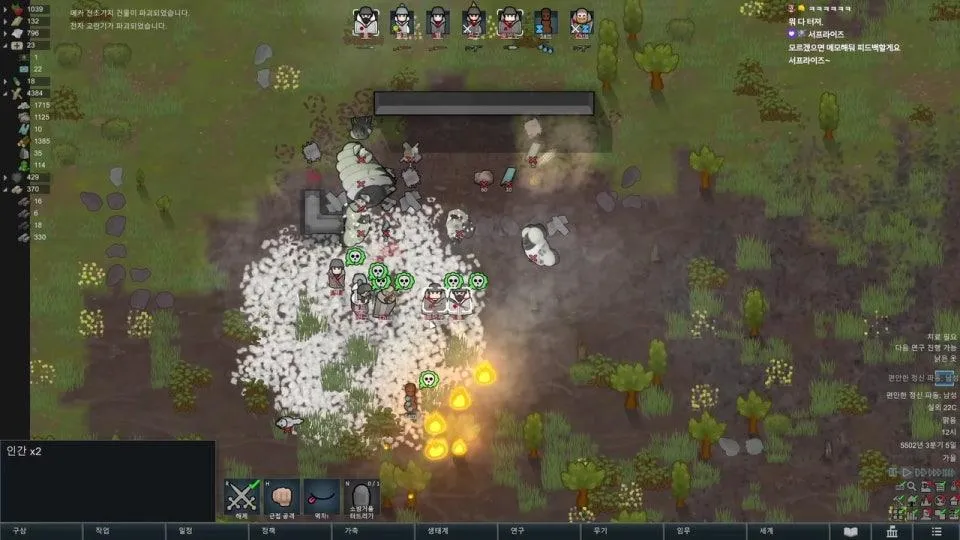The width and height of the screenshot is (960, 540).
Task: Open the main menu list icon
Action: pyautogui.click(x=935, y=531)
